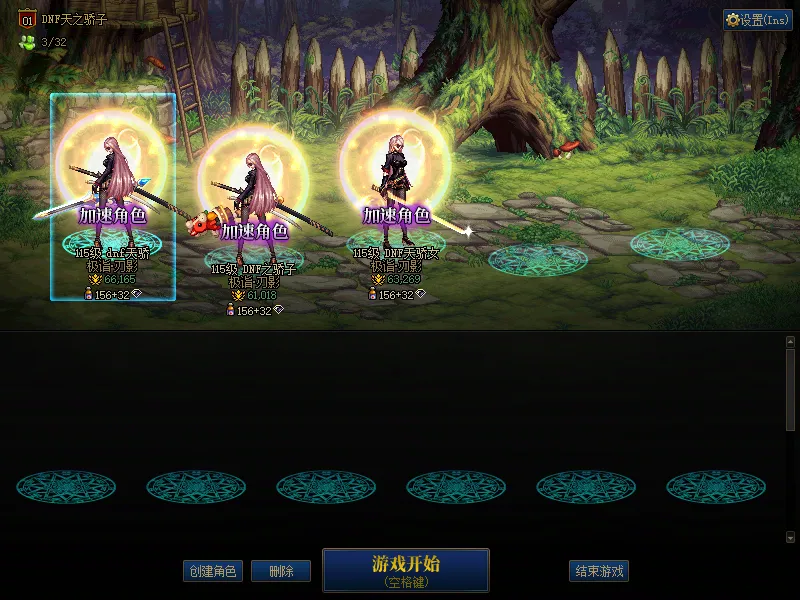Open the 创建角色 create character screen

[x=212, y=571]
